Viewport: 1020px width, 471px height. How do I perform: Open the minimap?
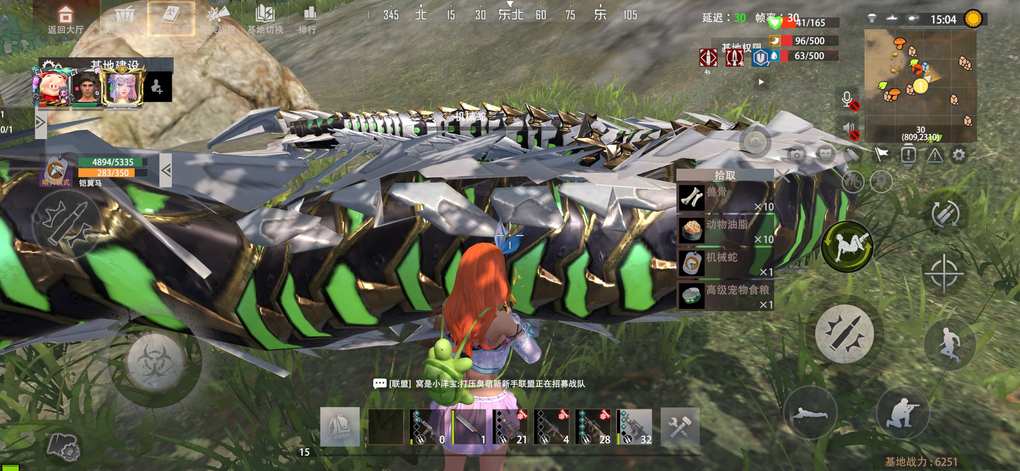[x=919, y=84]
